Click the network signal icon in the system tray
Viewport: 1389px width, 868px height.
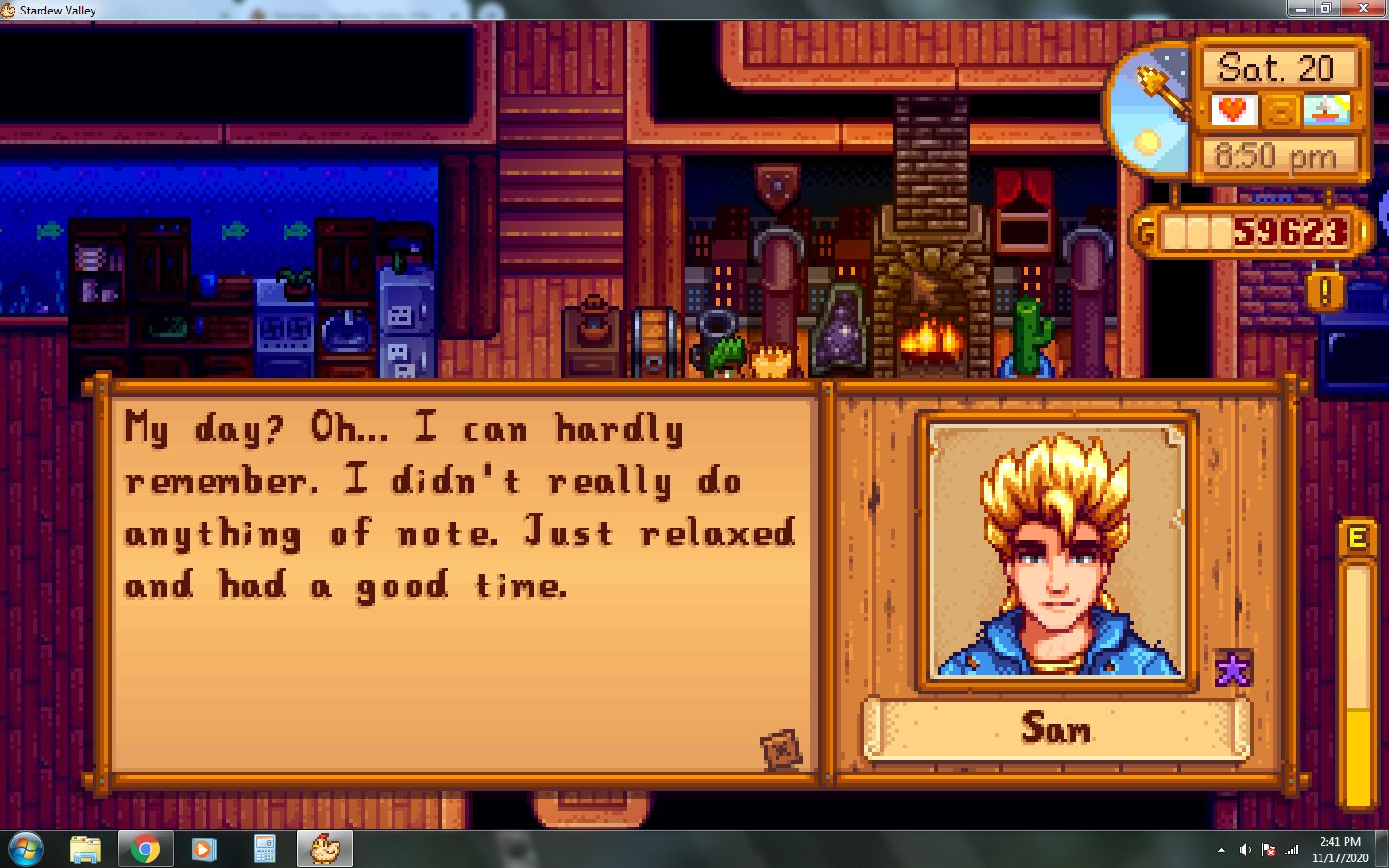point(1292,850)
